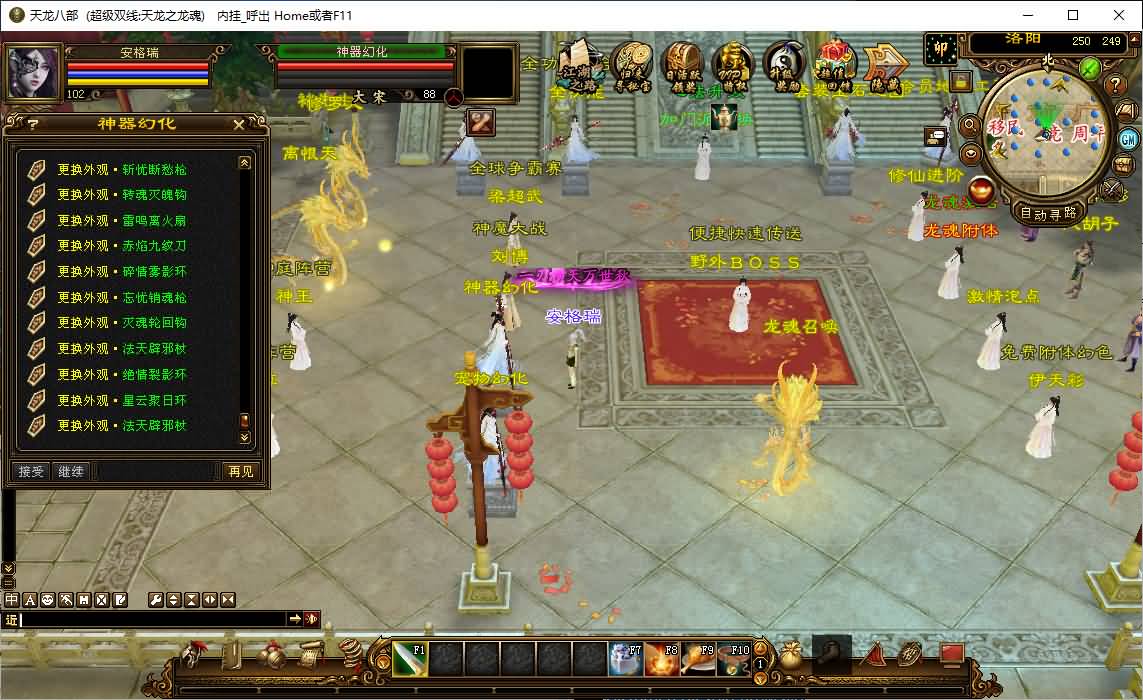This screenshot has height=700, width=1143.
Task: Open the VIP特权 gold icon
Action: 734,66
